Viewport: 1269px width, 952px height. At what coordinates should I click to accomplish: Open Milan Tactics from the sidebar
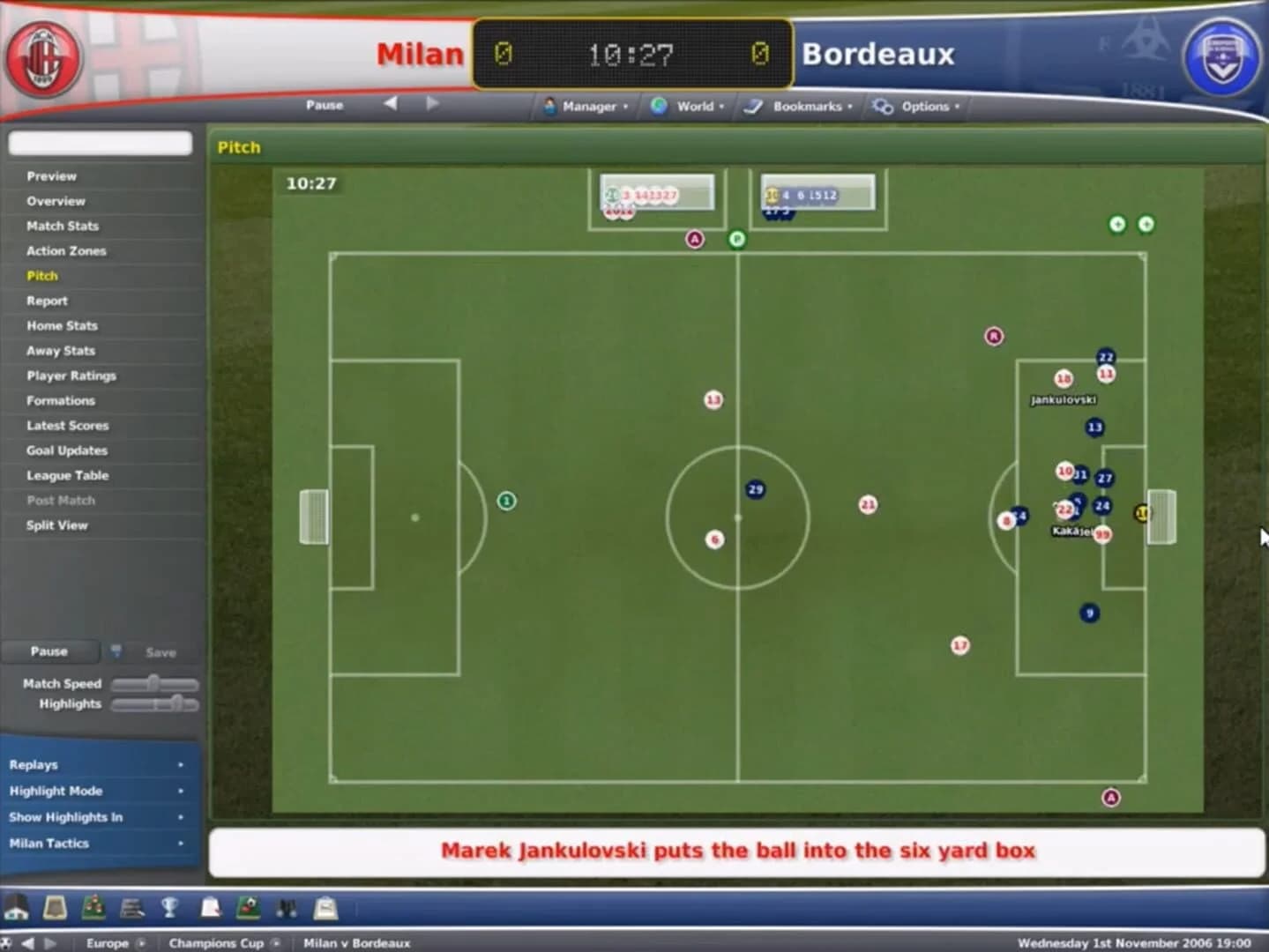pyautogui.click(x=49, y=843)
